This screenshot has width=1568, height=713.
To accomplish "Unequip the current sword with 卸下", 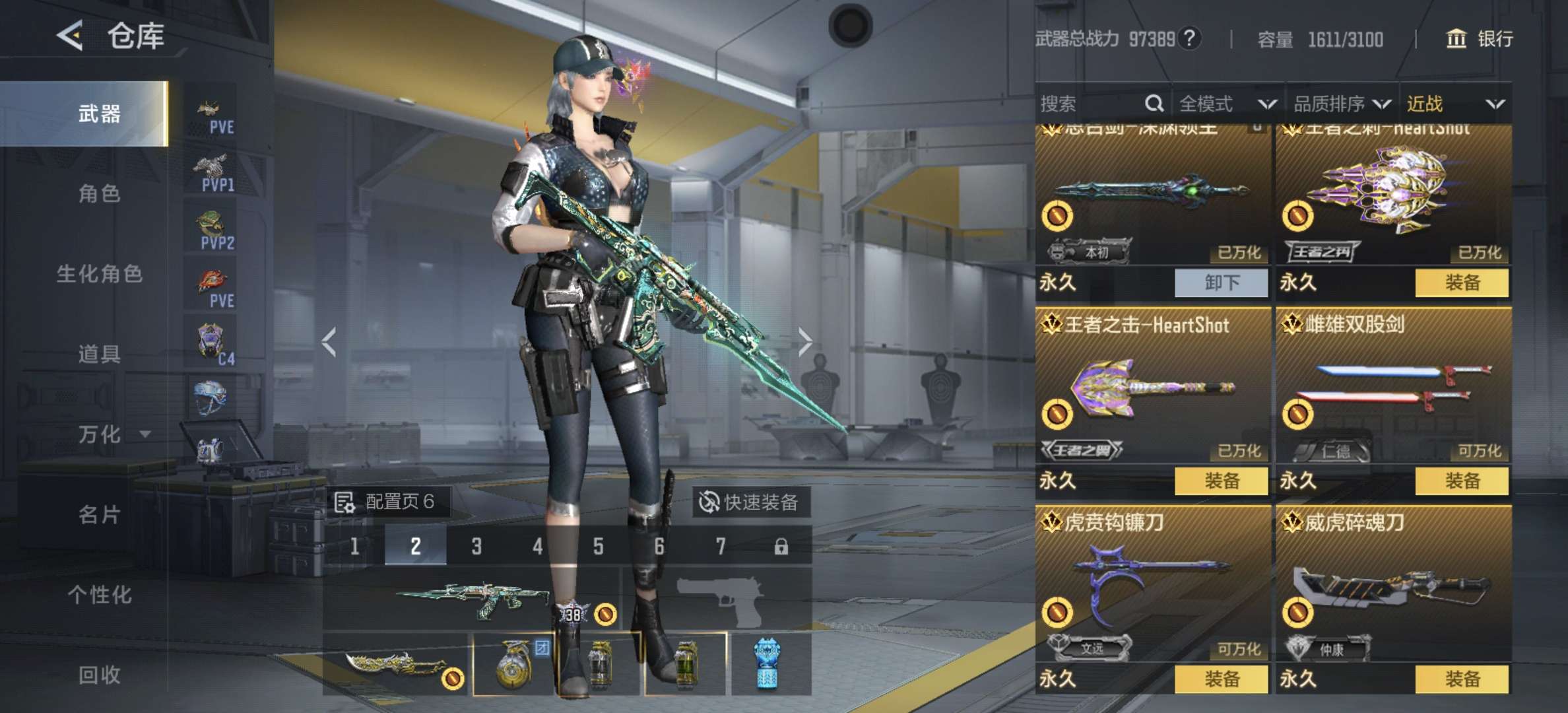I will [x=1221, y=283].
